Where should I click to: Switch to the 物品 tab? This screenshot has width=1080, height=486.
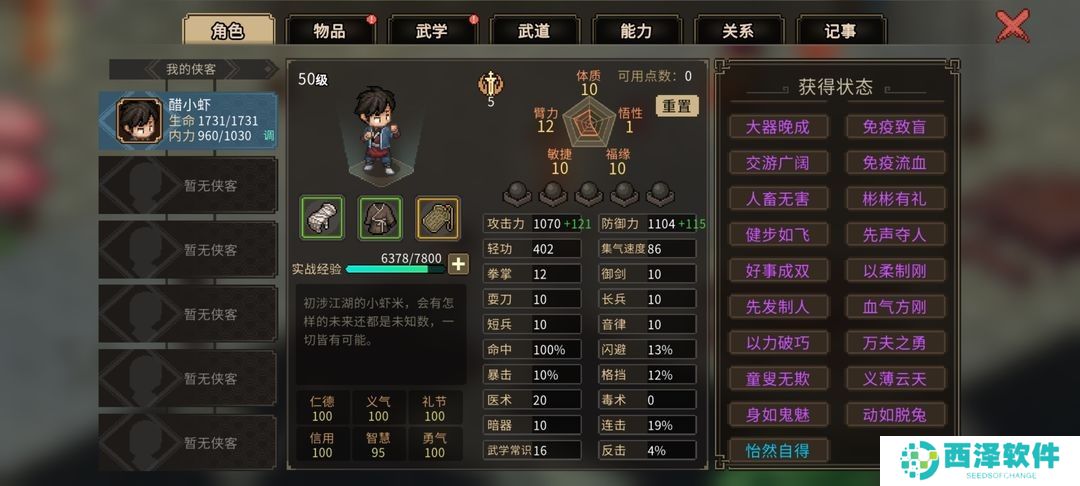click(x=330, y=30)
